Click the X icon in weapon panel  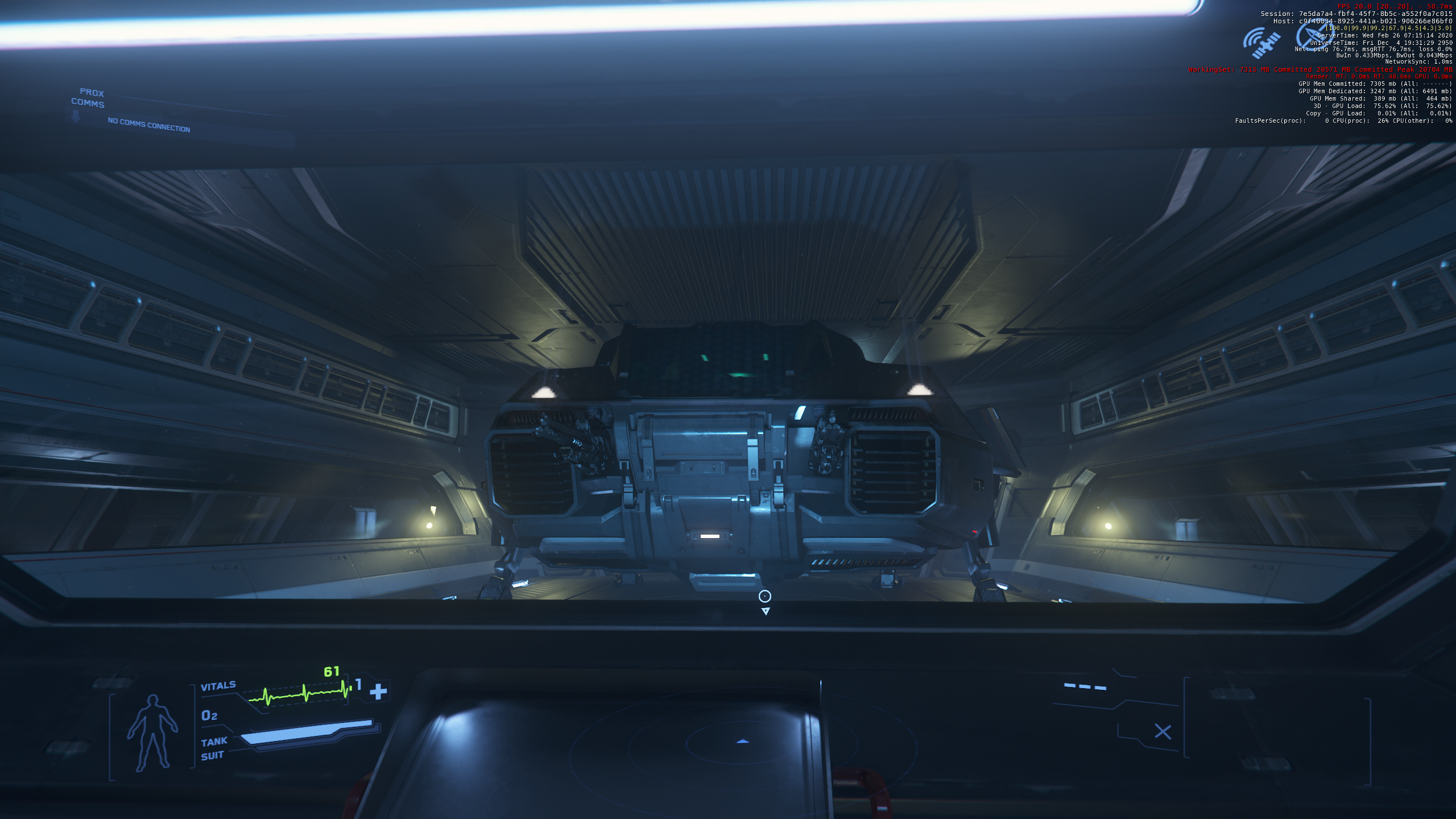[x=1163, y=732]
